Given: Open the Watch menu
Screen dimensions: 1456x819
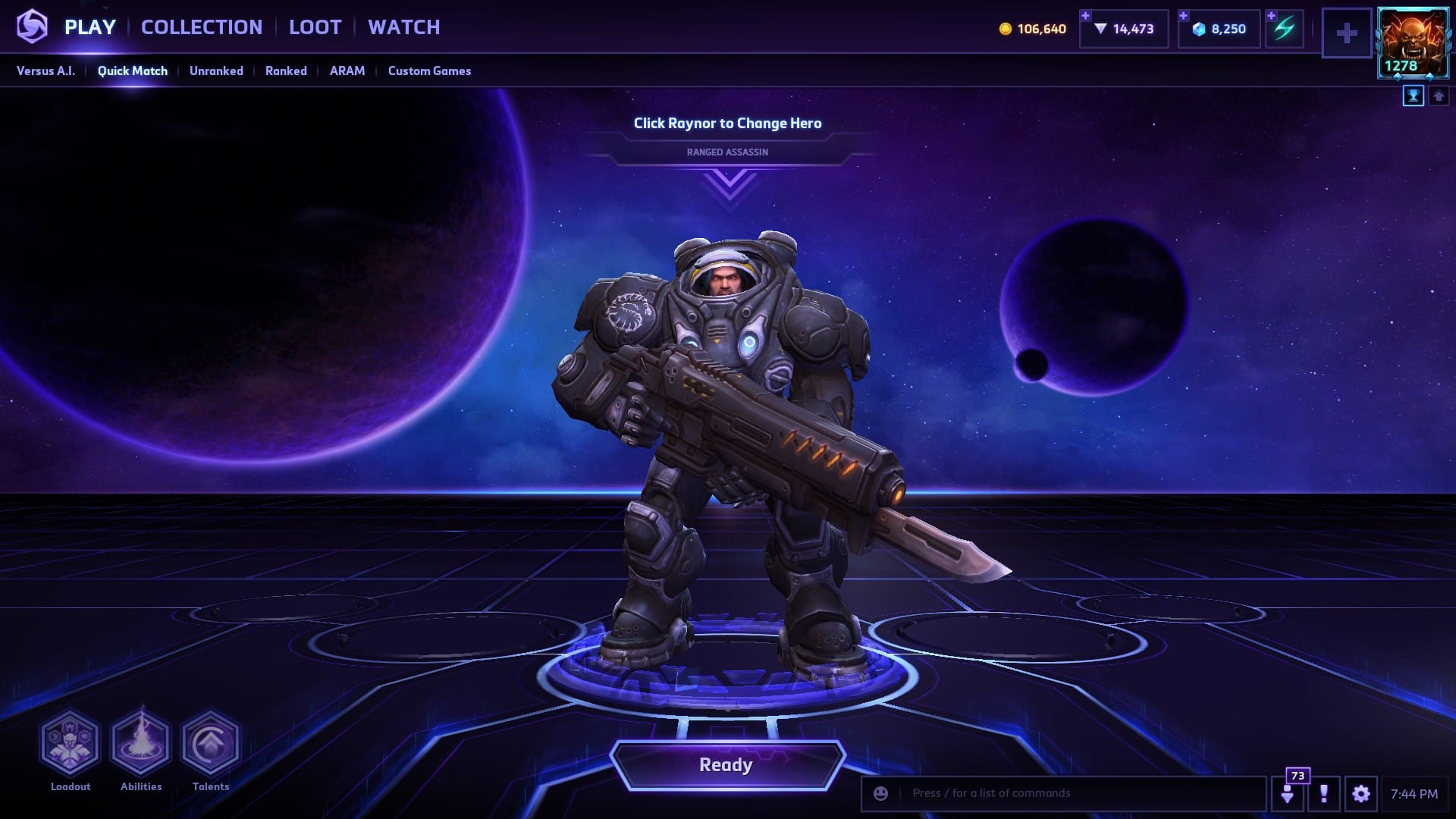Looking at the screenshot, I should [x=403, y=27].
